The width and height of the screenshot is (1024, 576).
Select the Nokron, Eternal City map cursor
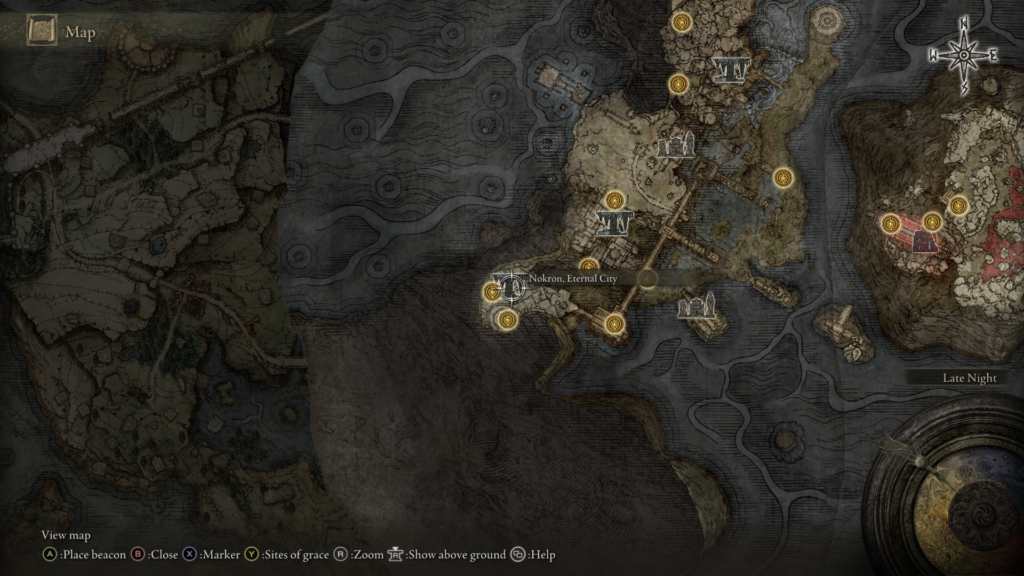513,287
